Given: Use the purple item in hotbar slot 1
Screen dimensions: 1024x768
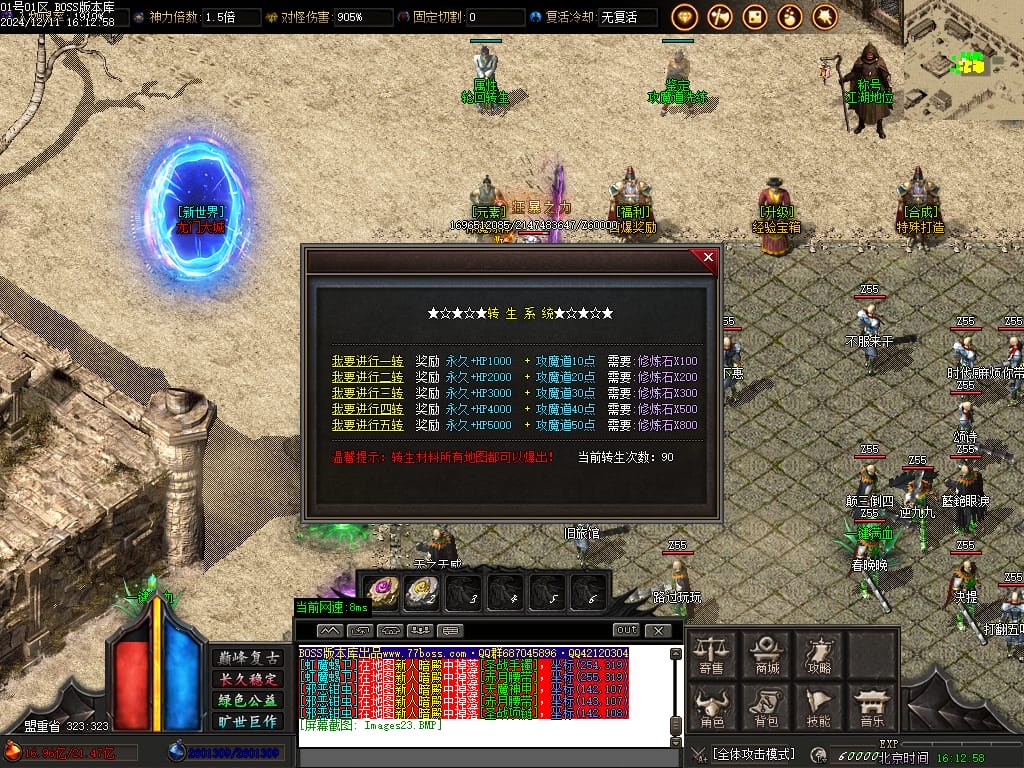Looking at the screenshot, I should [381, 591].
